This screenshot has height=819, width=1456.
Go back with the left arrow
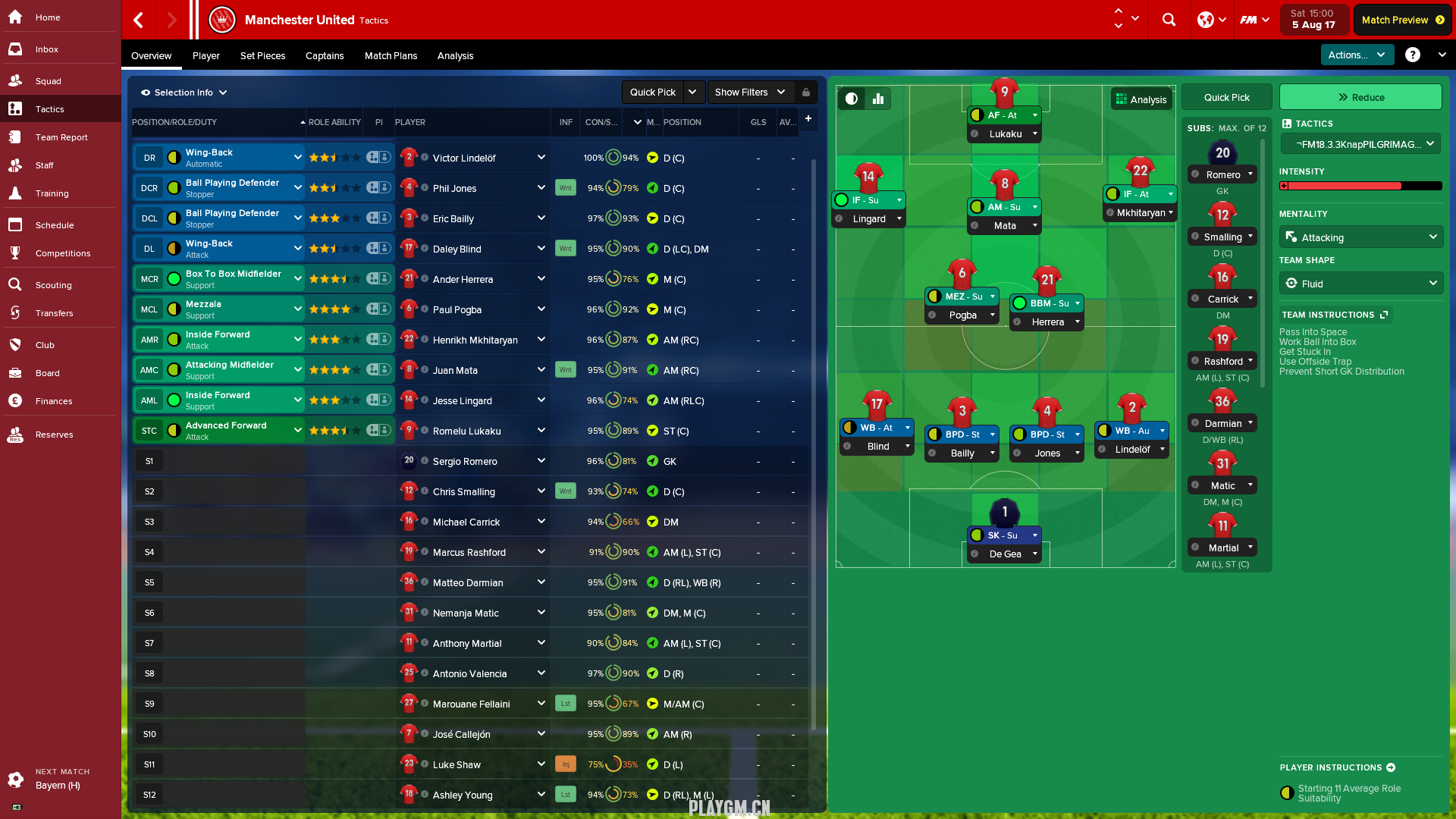[139, 20]
